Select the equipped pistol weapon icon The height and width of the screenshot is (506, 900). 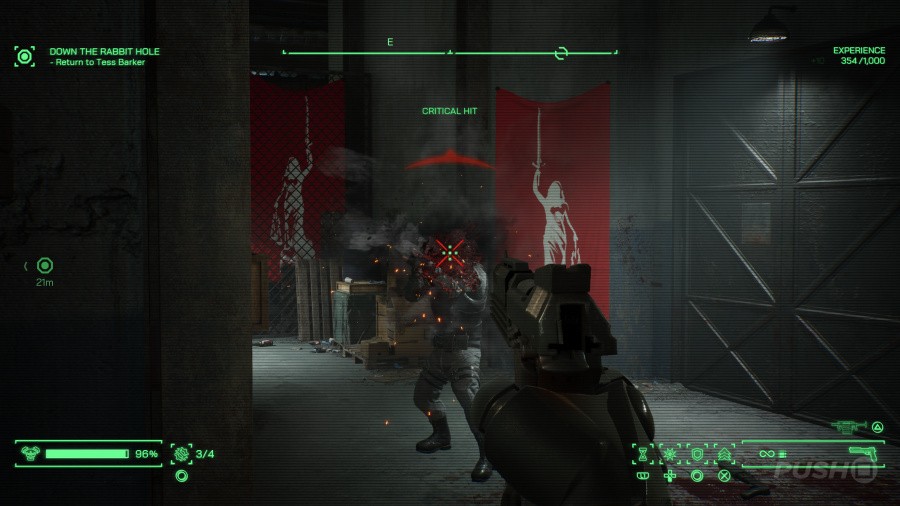[861, 453]
